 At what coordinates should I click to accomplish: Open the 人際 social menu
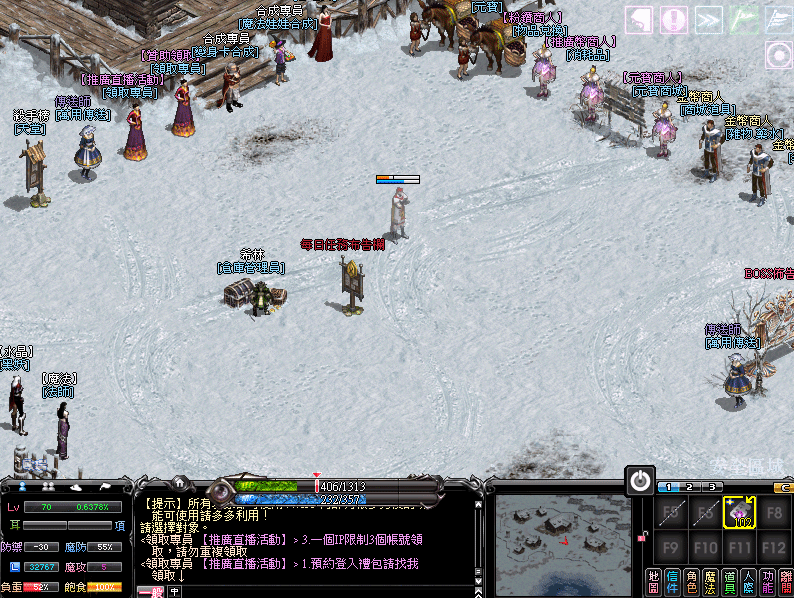tap(748, 581)
